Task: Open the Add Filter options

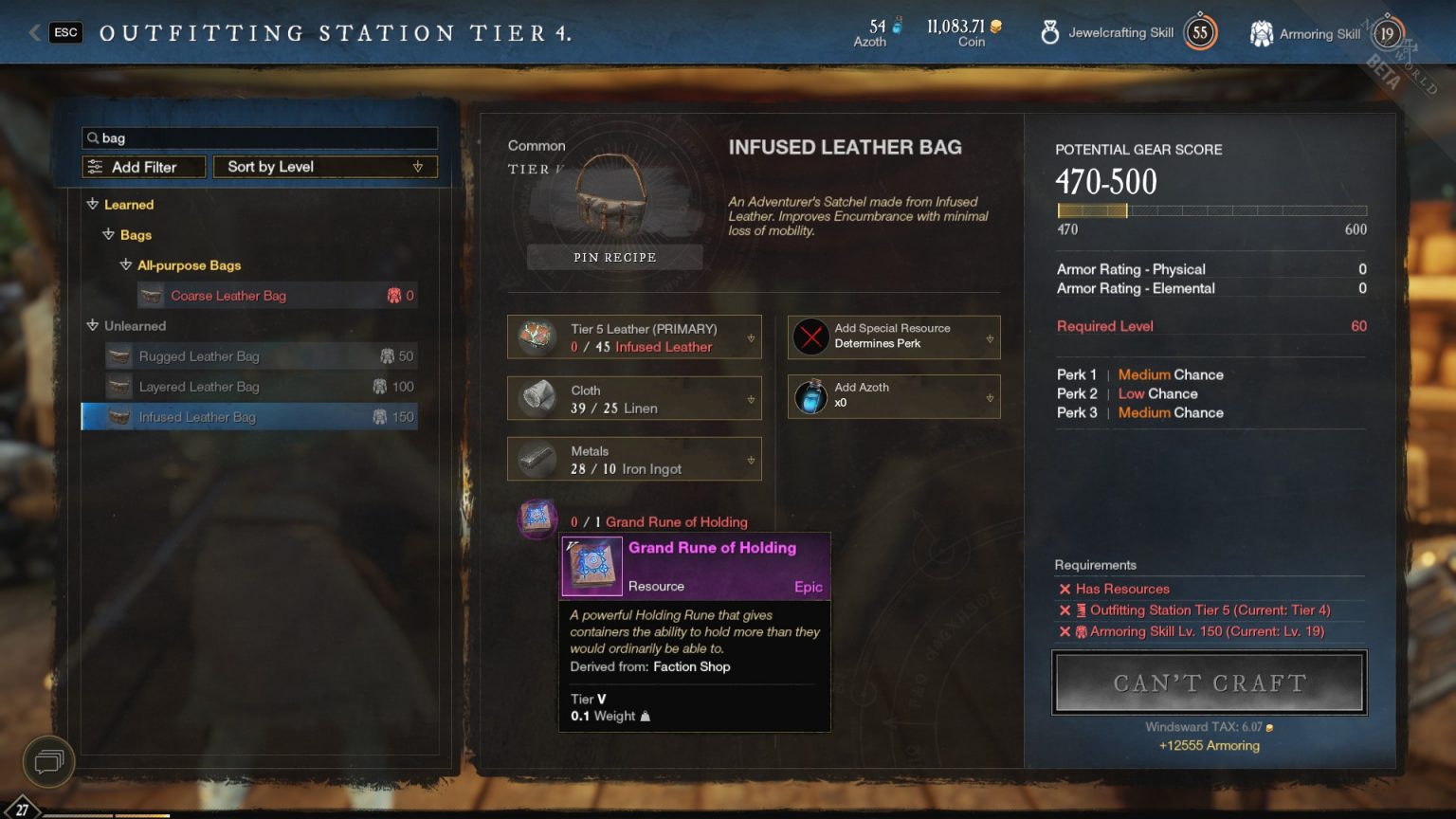Action: click(144, 167)
